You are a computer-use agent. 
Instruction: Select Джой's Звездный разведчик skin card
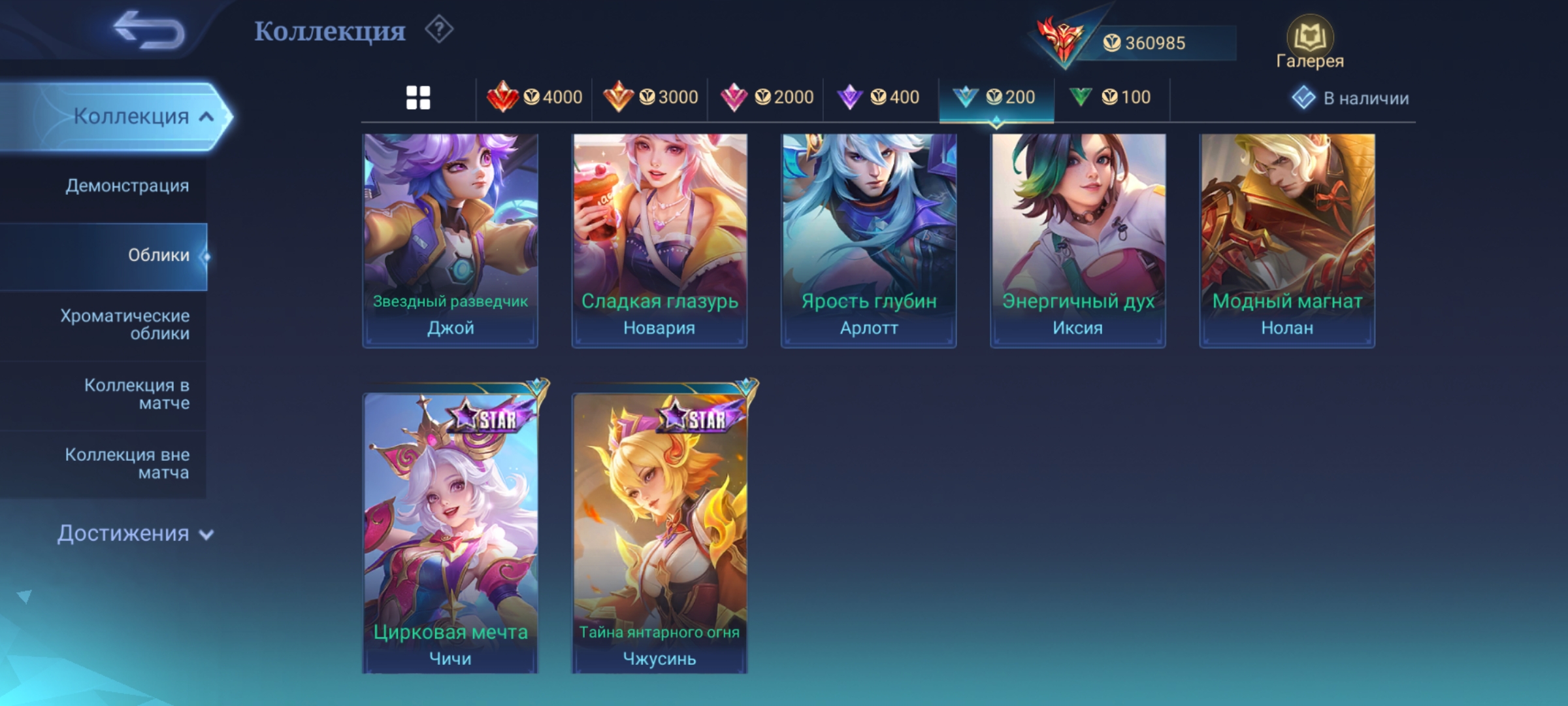point(450,240)
